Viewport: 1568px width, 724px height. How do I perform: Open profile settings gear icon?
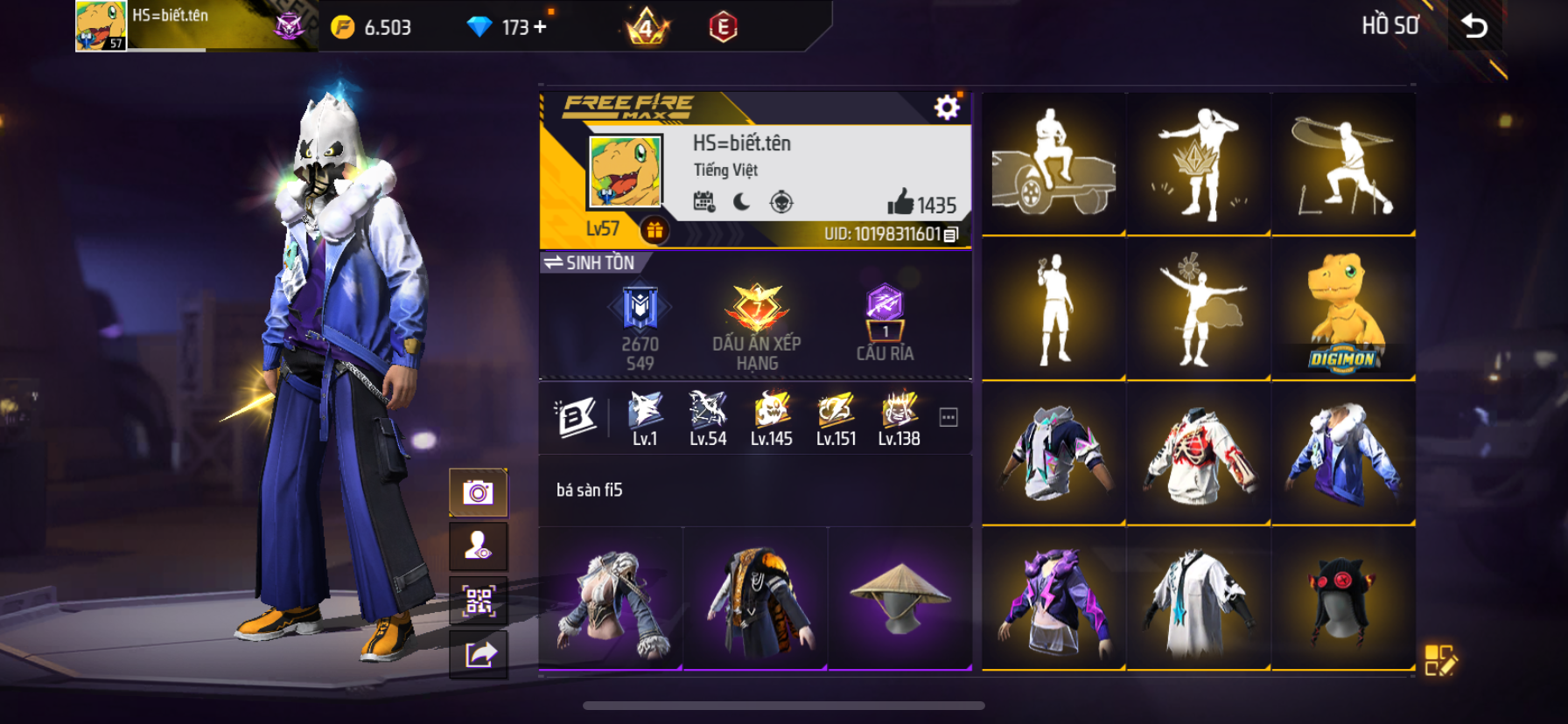[x=946, y=108]
